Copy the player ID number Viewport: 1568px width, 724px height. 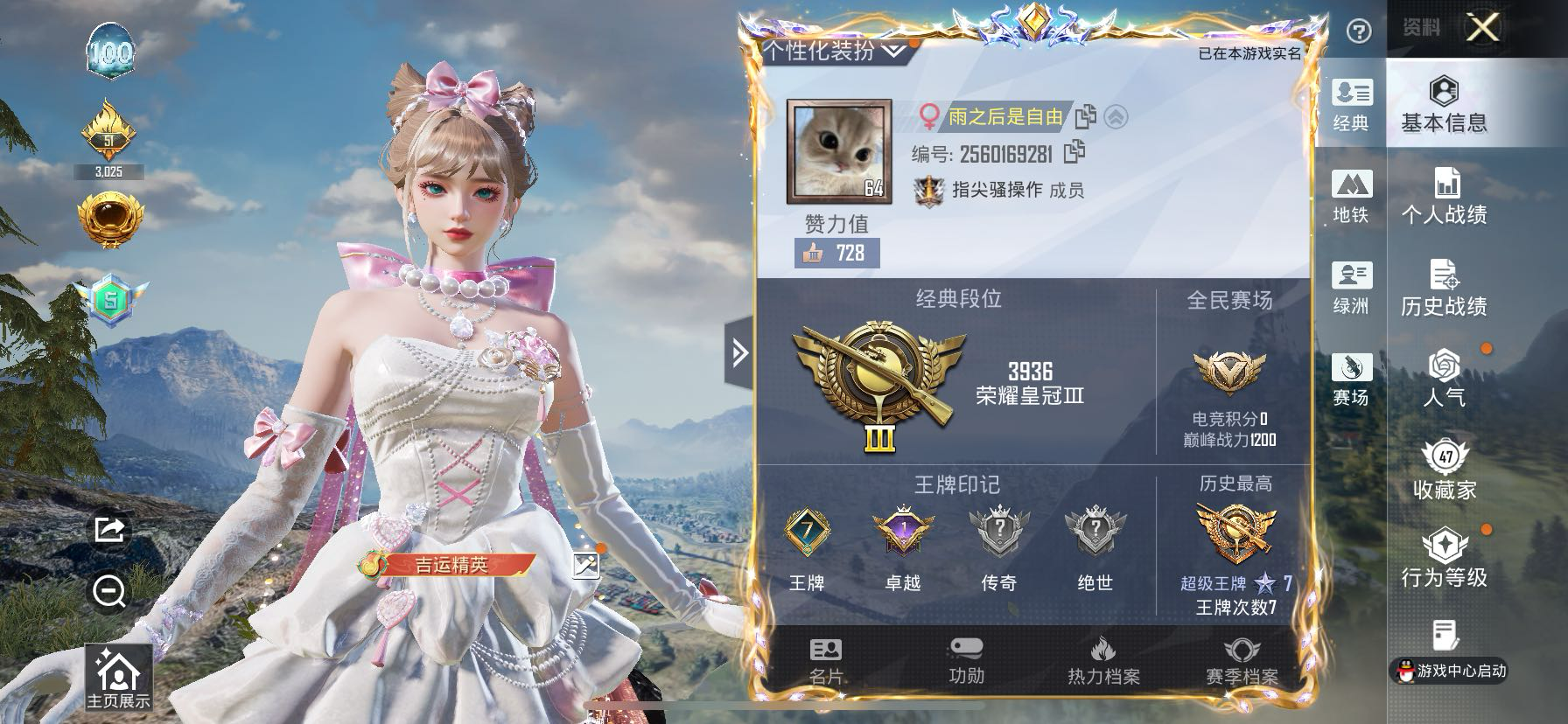click(1074, 153)
